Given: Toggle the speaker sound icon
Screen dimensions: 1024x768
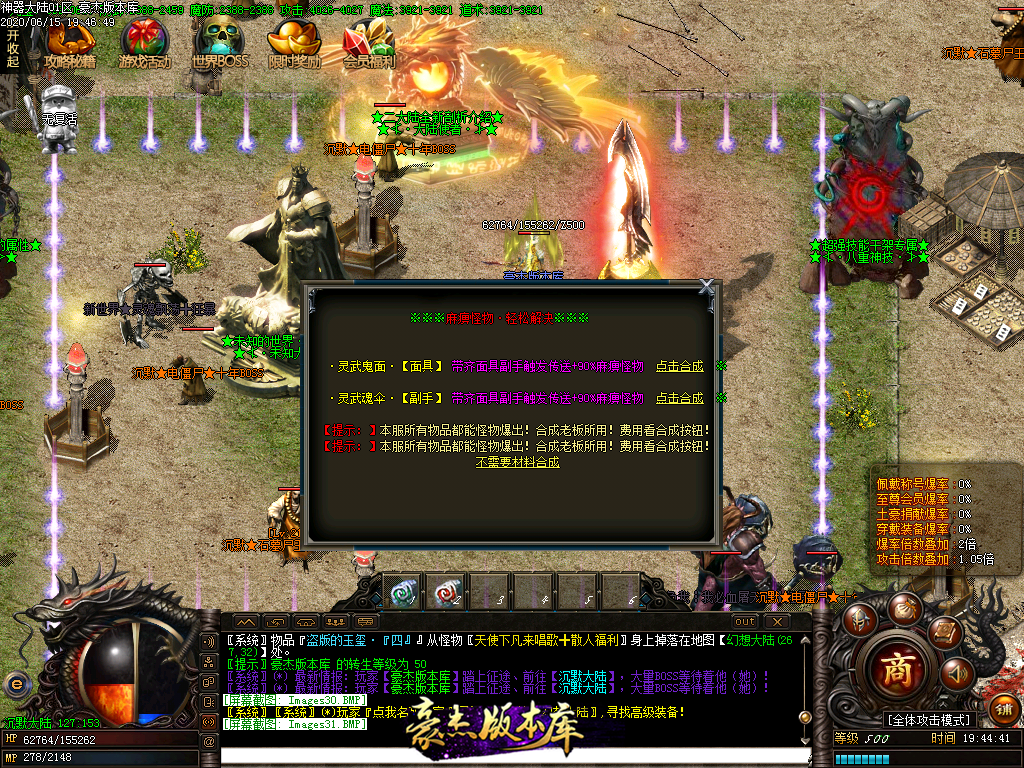Looking at the screenshot, I should [x=957, y=674].
